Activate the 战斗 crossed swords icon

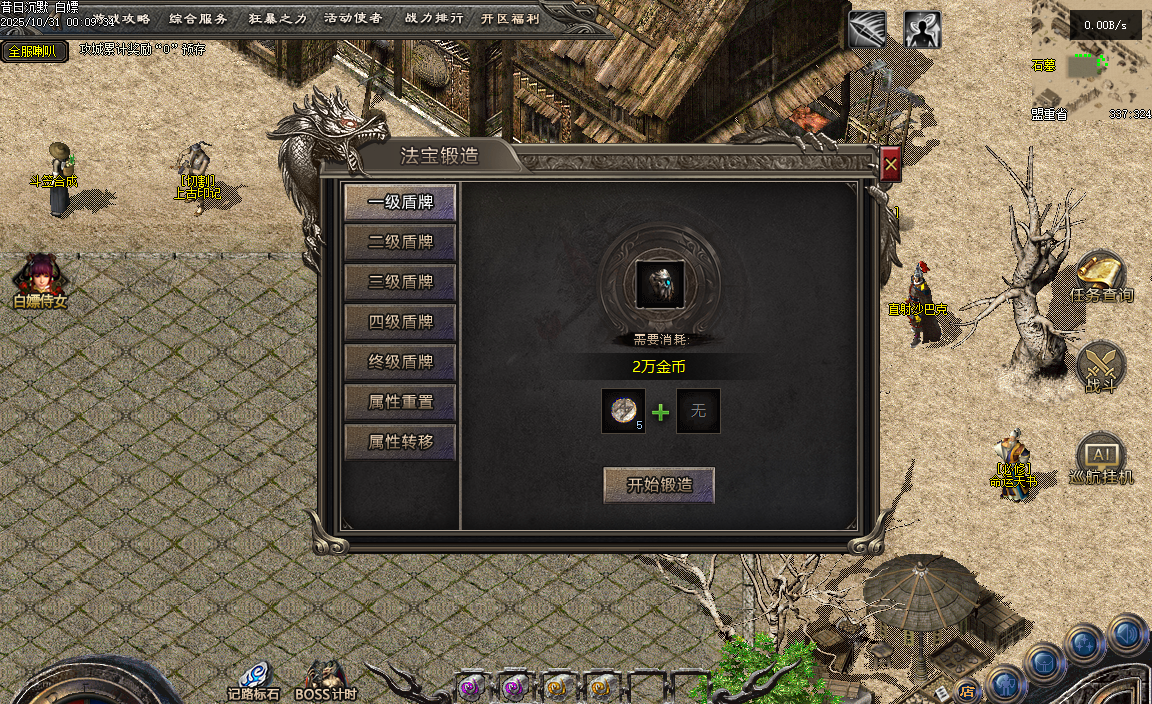1101,364
